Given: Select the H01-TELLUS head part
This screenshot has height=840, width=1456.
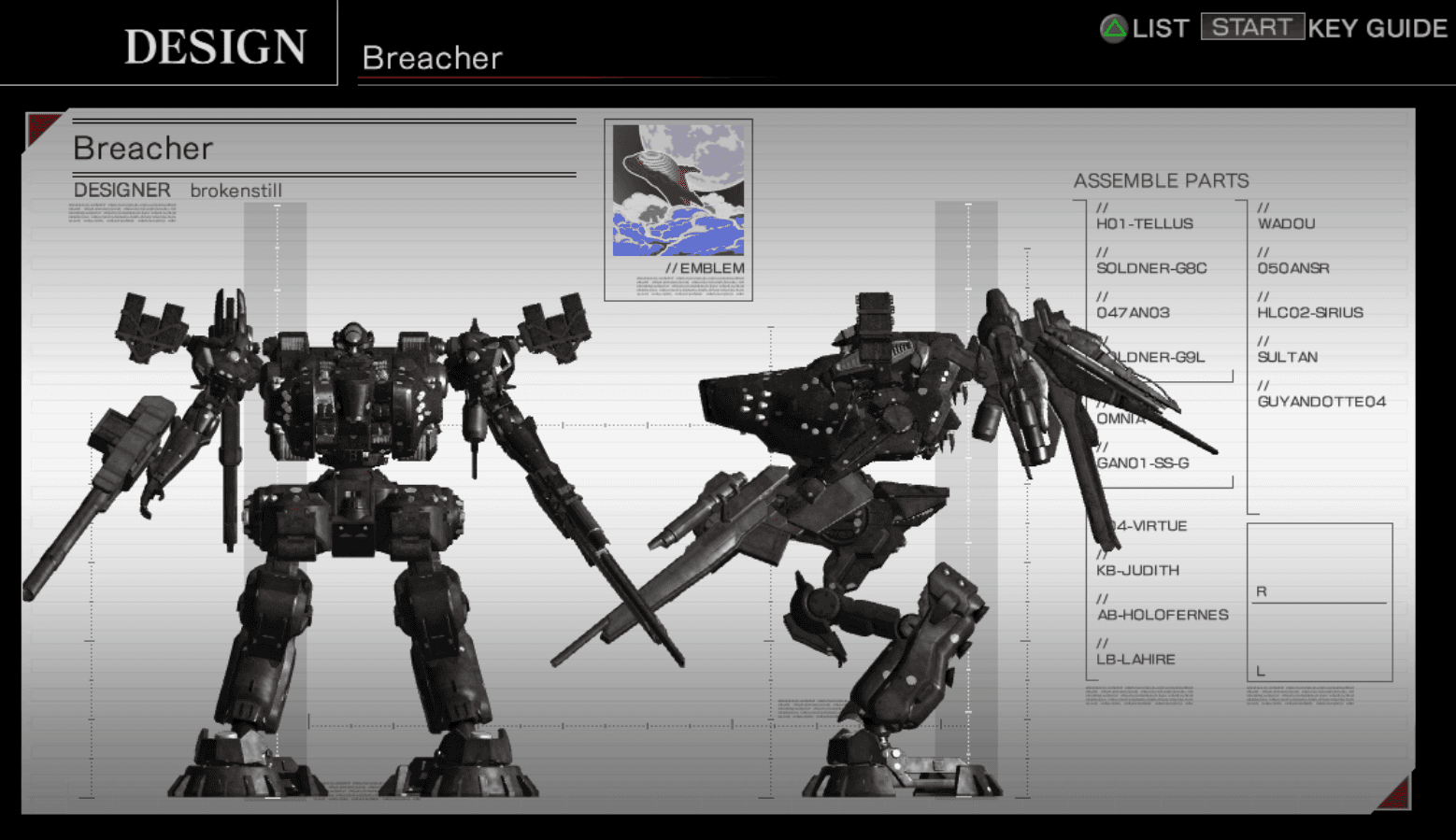Looking at the screenshot, I should 1145,223.
